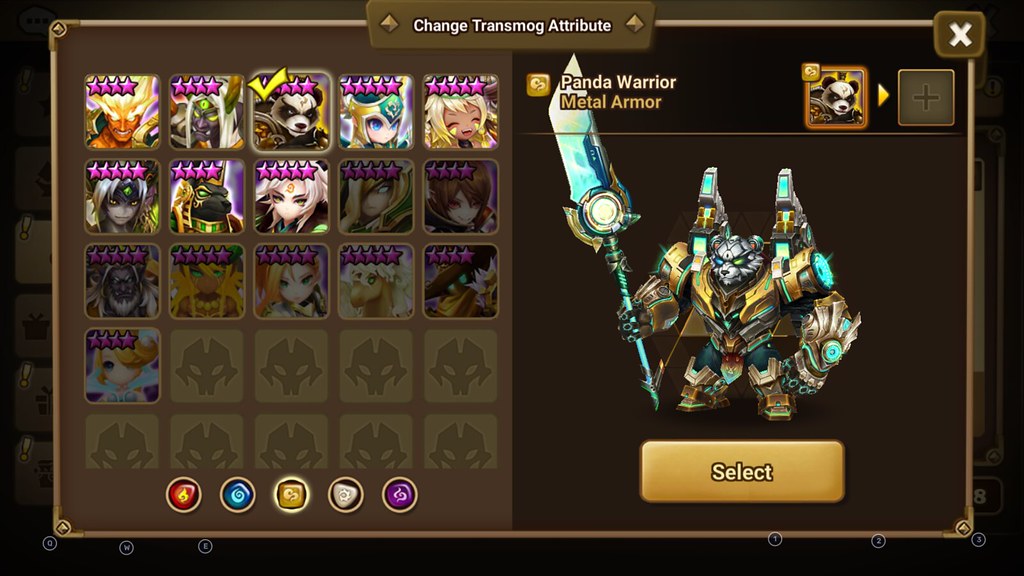Pick the blonde fairy on the blue background
The height and width of the screenshot is (576, 1024).
coord(122,366)
